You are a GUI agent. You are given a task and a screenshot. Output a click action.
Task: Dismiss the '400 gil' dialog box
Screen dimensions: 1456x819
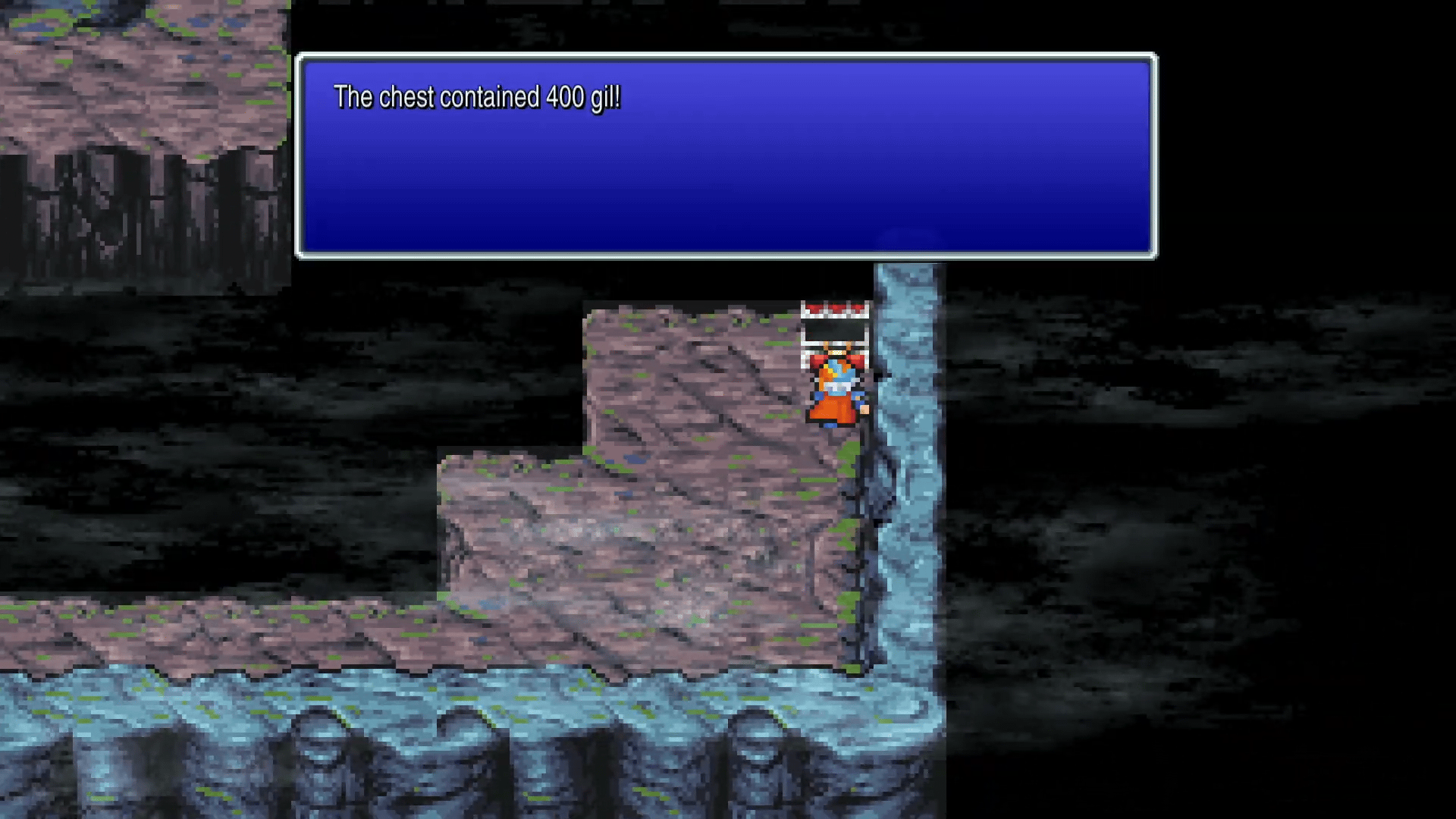726,155
